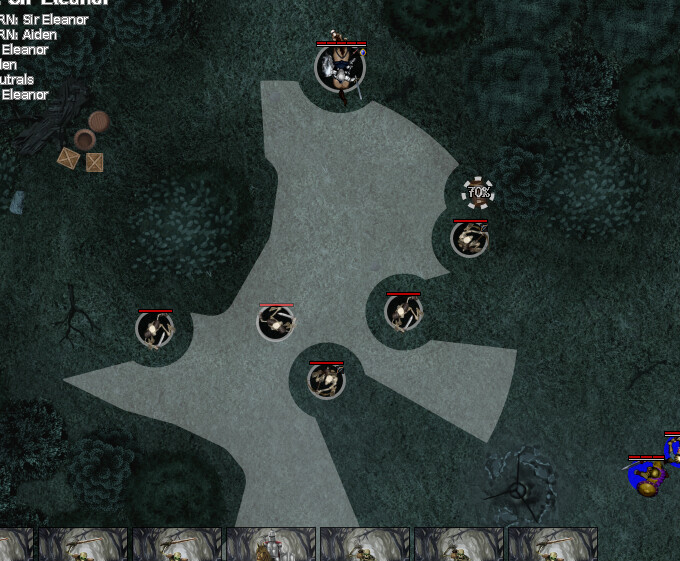Target the skeleton below the 70% marker
The image size is (680, 561).
[469, 239]
